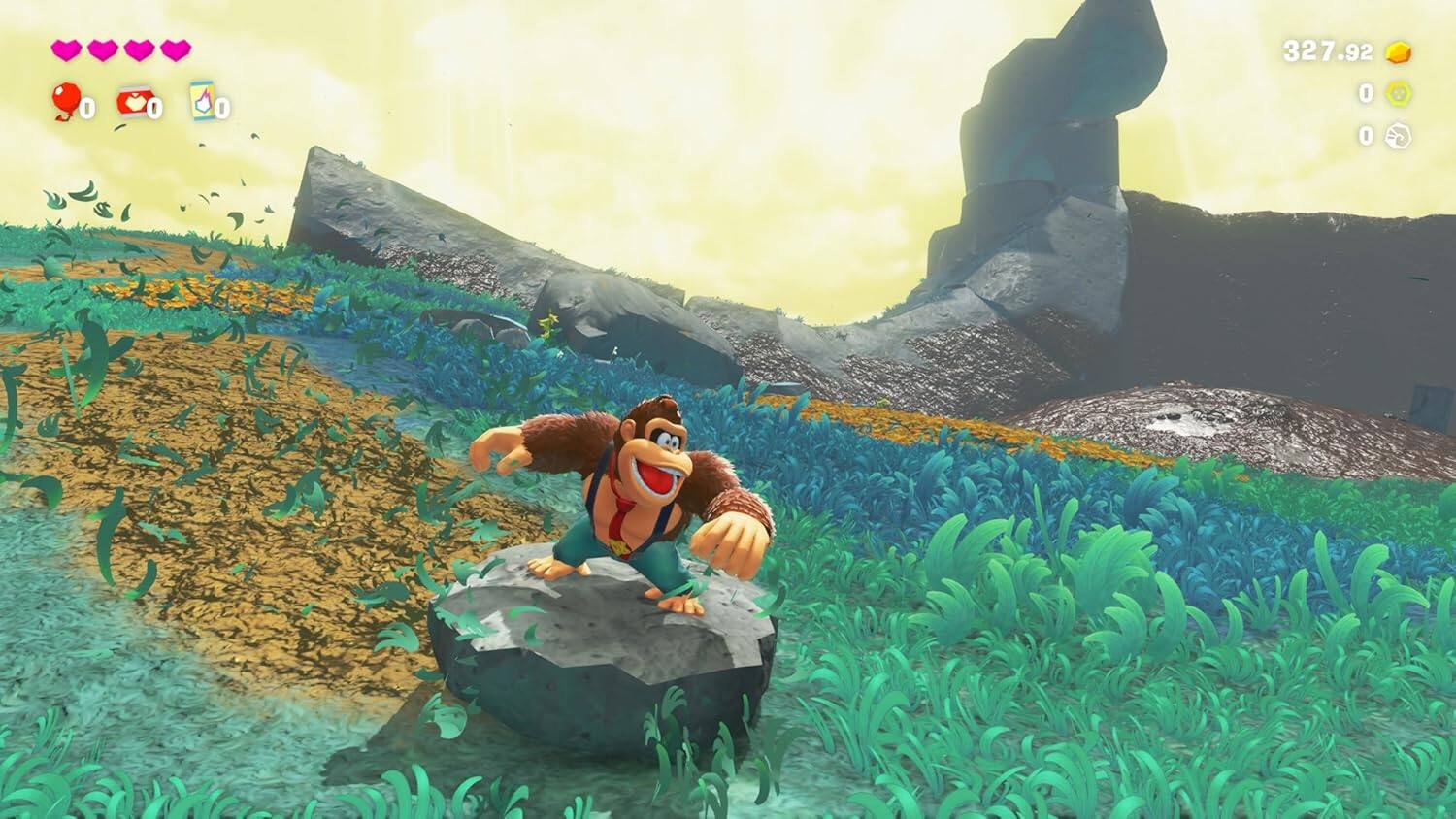Viewport: 1456px width, 819px height.
Task: Toggle the third pink heart indicator
Action: click(x=140, y=50)
